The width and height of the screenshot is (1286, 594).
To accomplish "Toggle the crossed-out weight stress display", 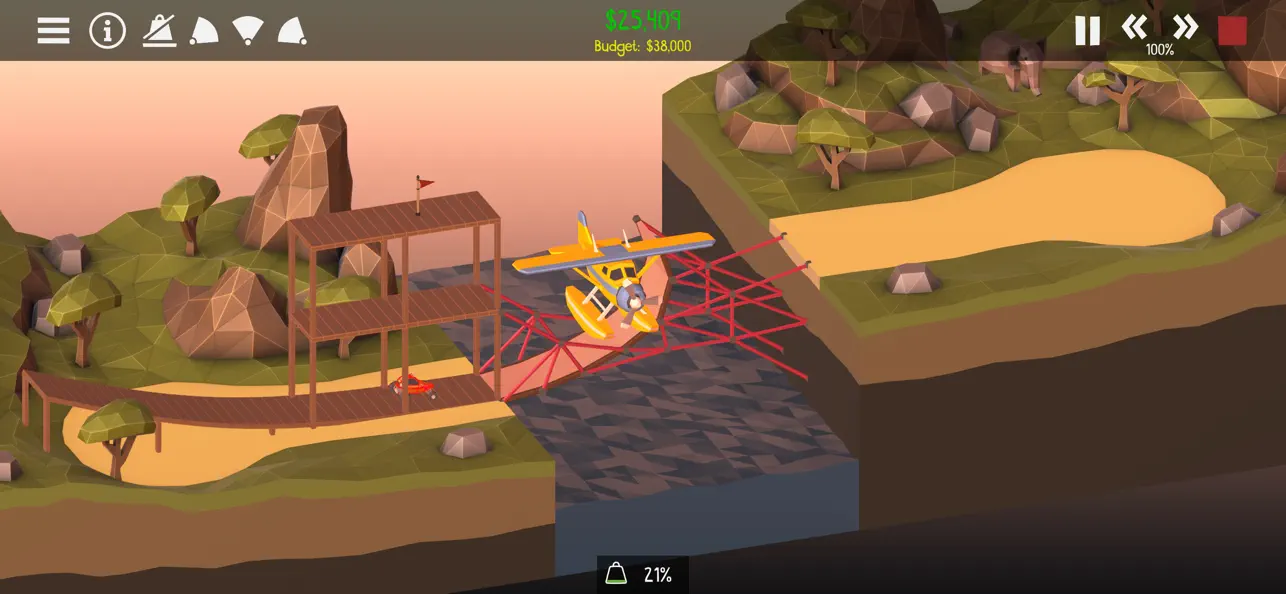I will pos(159,30).
